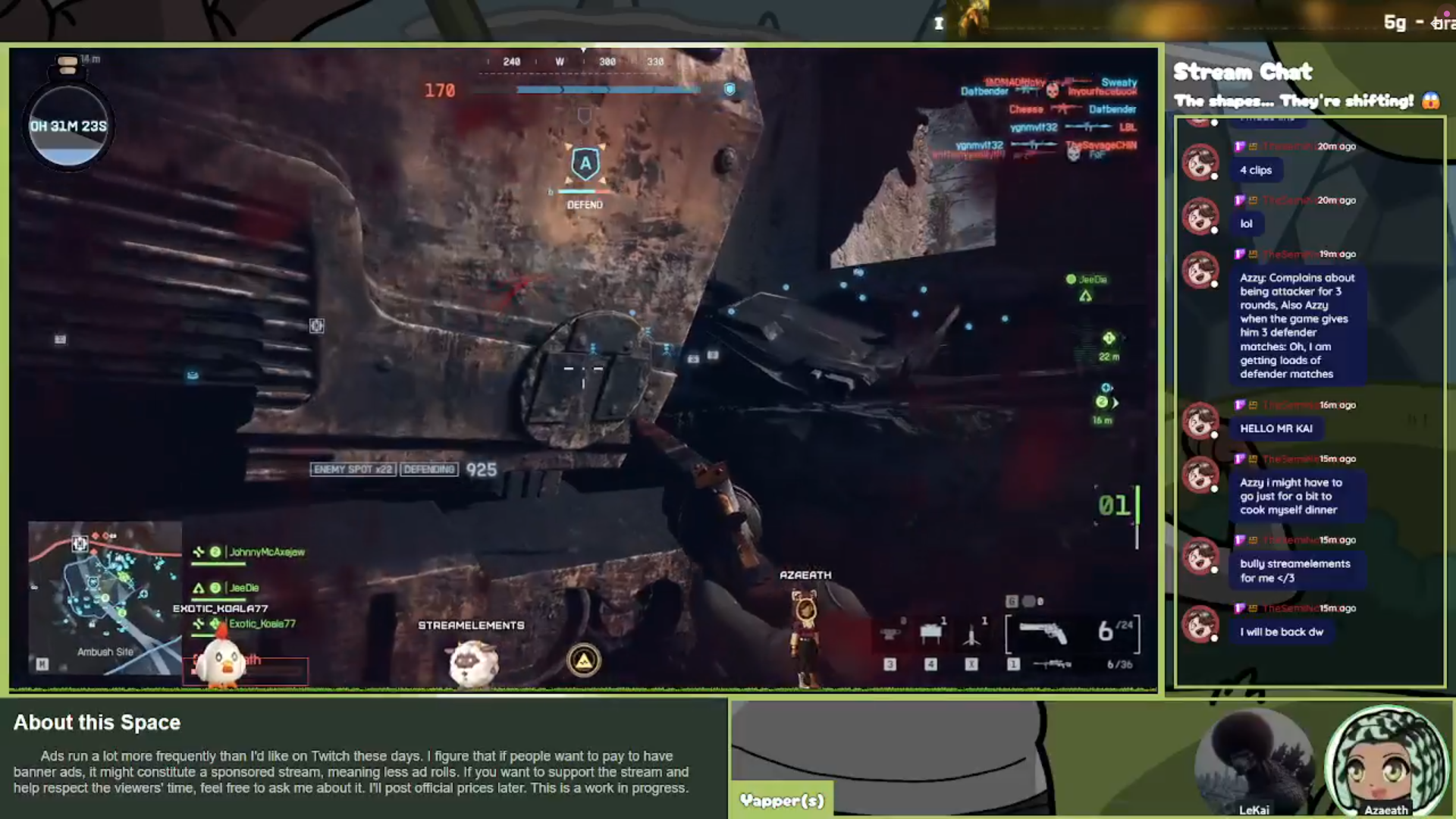1456x819 pixels.
Task: Click the yellow triangle ping icon
Action: click(583, 661)
